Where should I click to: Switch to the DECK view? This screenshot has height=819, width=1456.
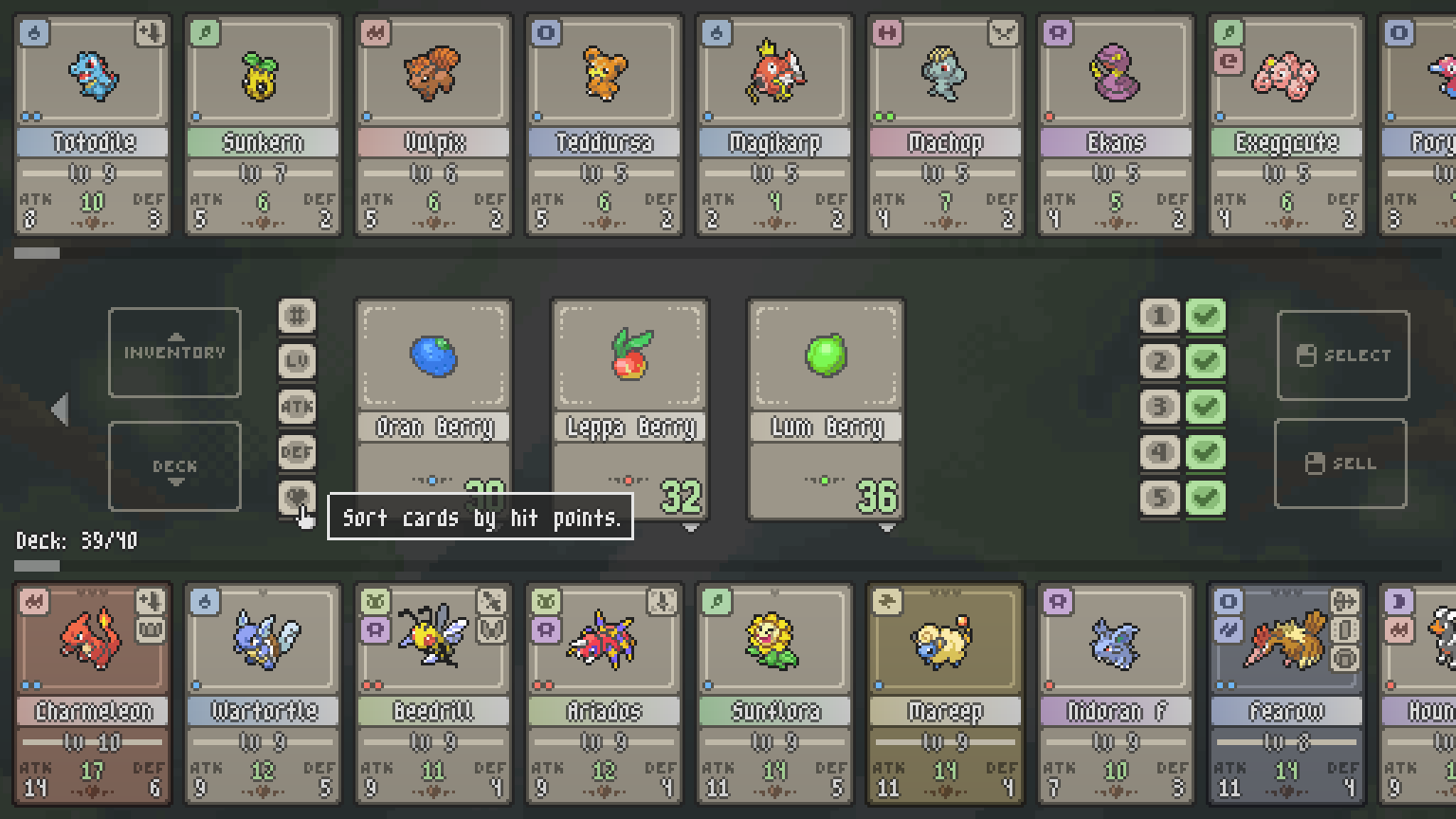click(174, 465)
